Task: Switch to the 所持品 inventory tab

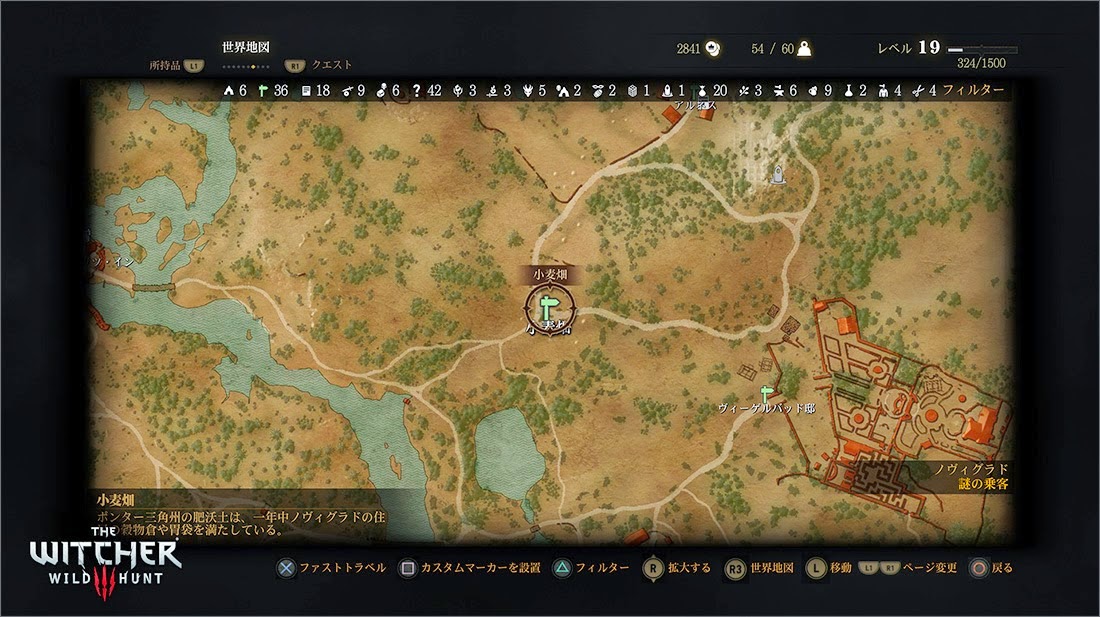Action: (x=164, y=65)
